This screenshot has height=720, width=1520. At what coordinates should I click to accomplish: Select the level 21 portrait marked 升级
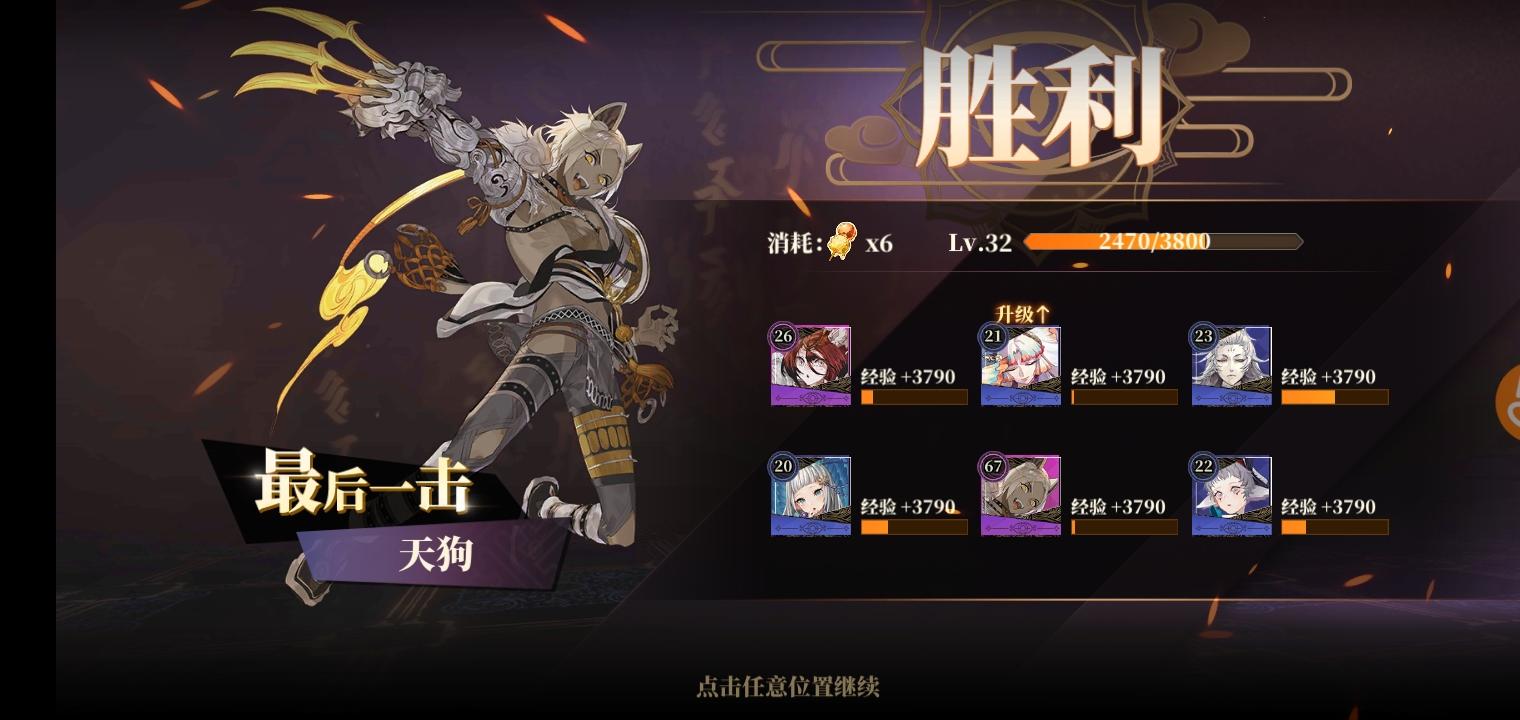coord(1021,364)
